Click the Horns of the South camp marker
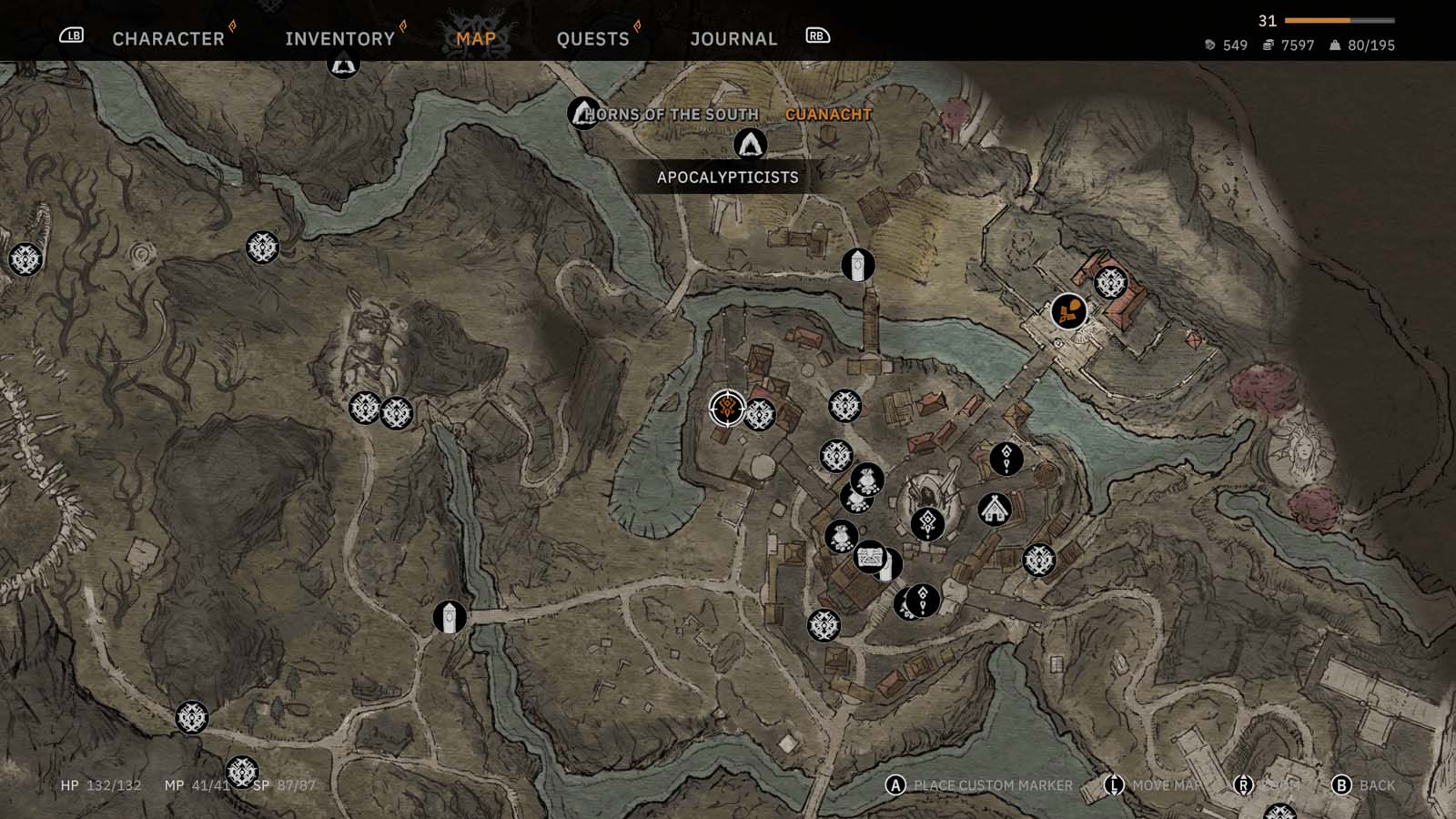 (x=583, y=113)
